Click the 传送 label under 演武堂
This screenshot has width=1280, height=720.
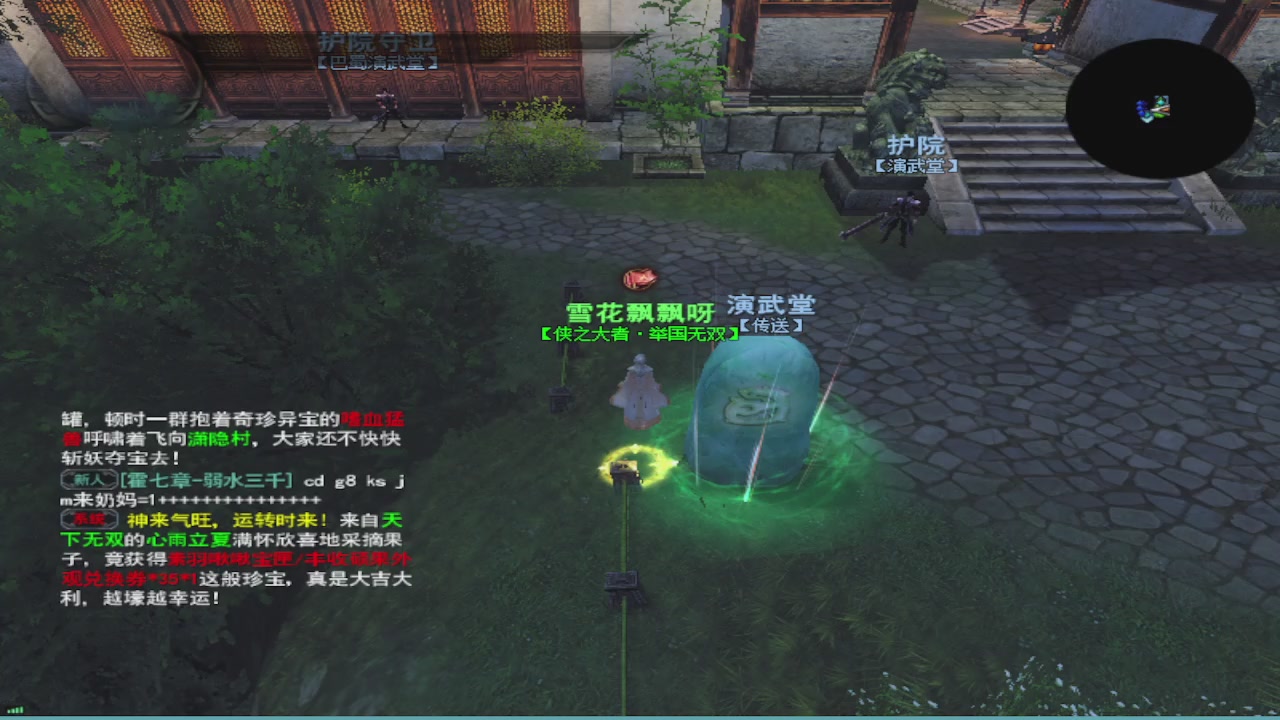(772, 323)
